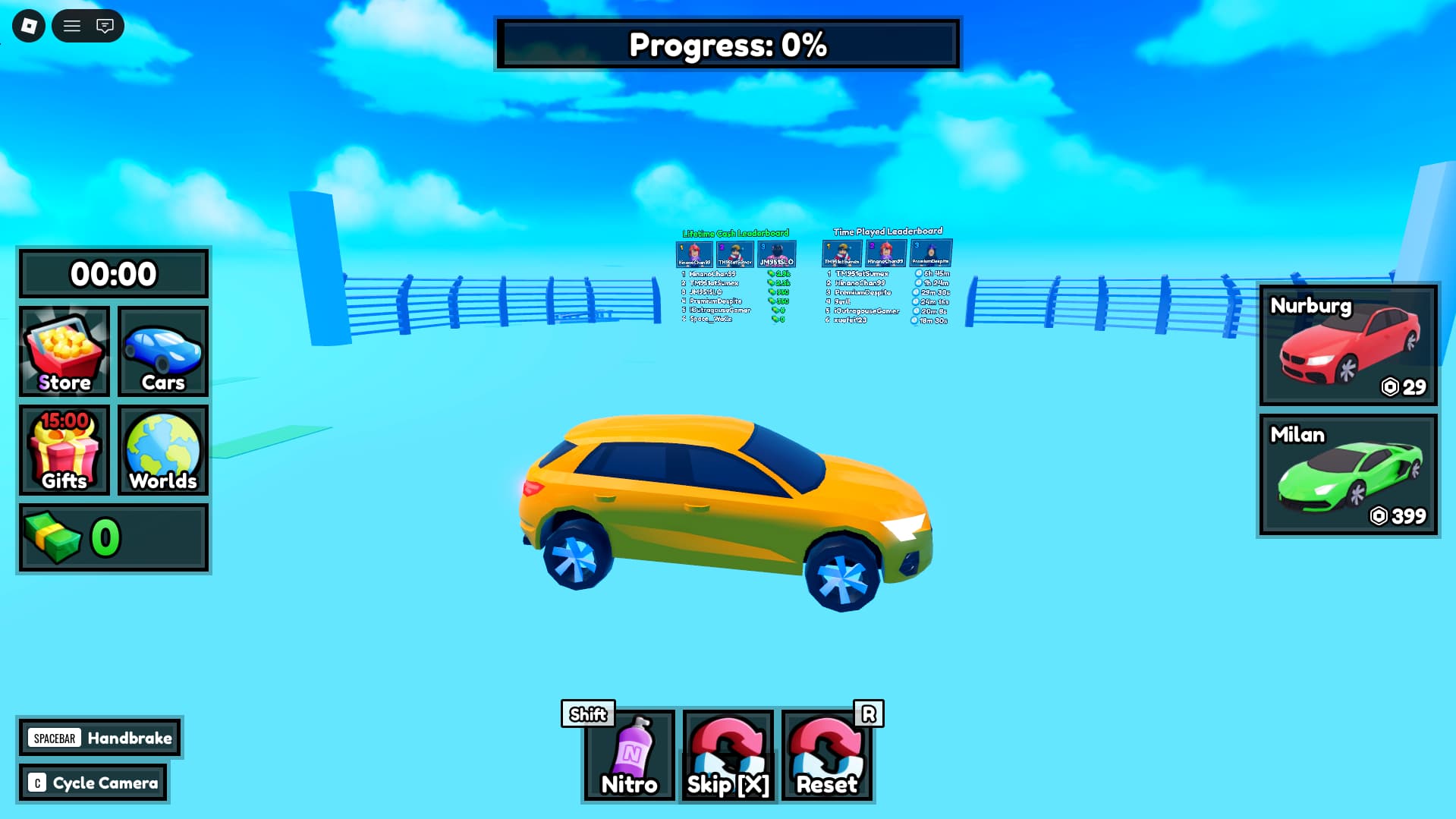Buy the Nurburg car for 29 Robux
The height and width of the screenshot is (819, 1456).
pos(1348,345)
